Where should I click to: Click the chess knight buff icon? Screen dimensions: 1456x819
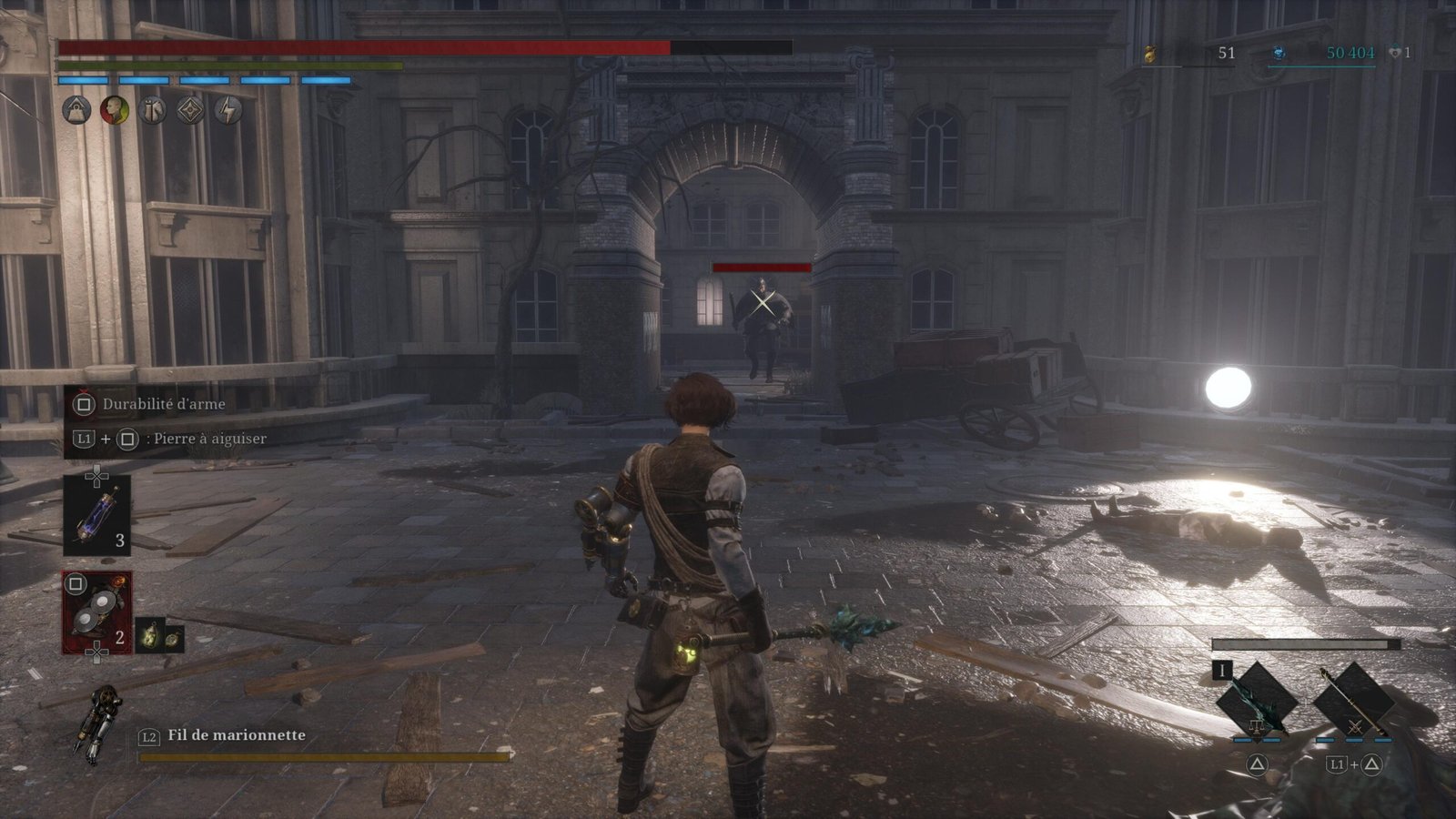click(153, 111)
